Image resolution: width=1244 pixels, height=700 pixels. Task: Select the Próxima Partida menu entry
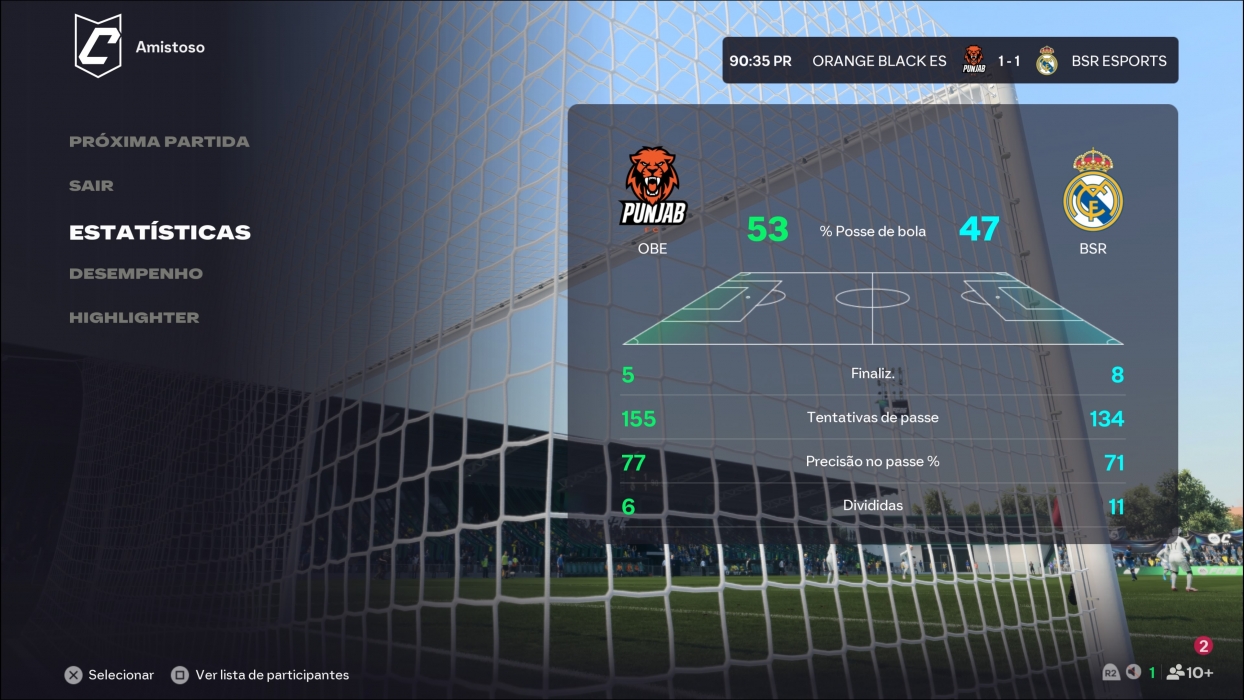click(x=159, y=142)
